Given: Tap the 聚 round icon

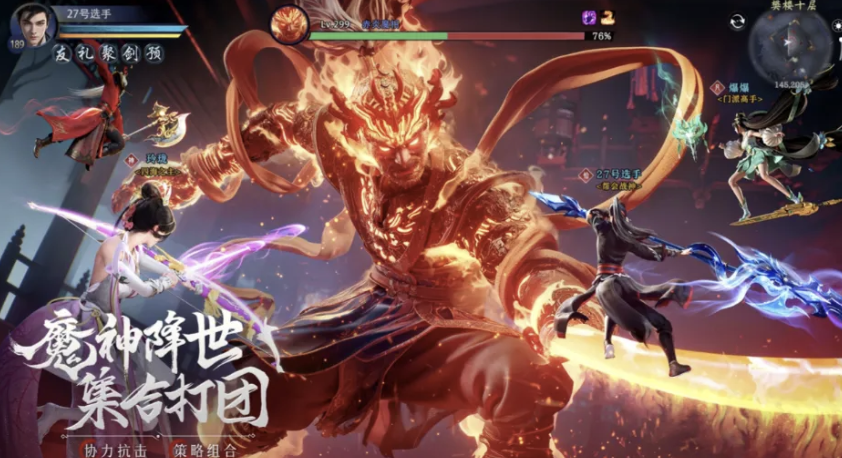Looking at the screenshot, I should point(104,54).
